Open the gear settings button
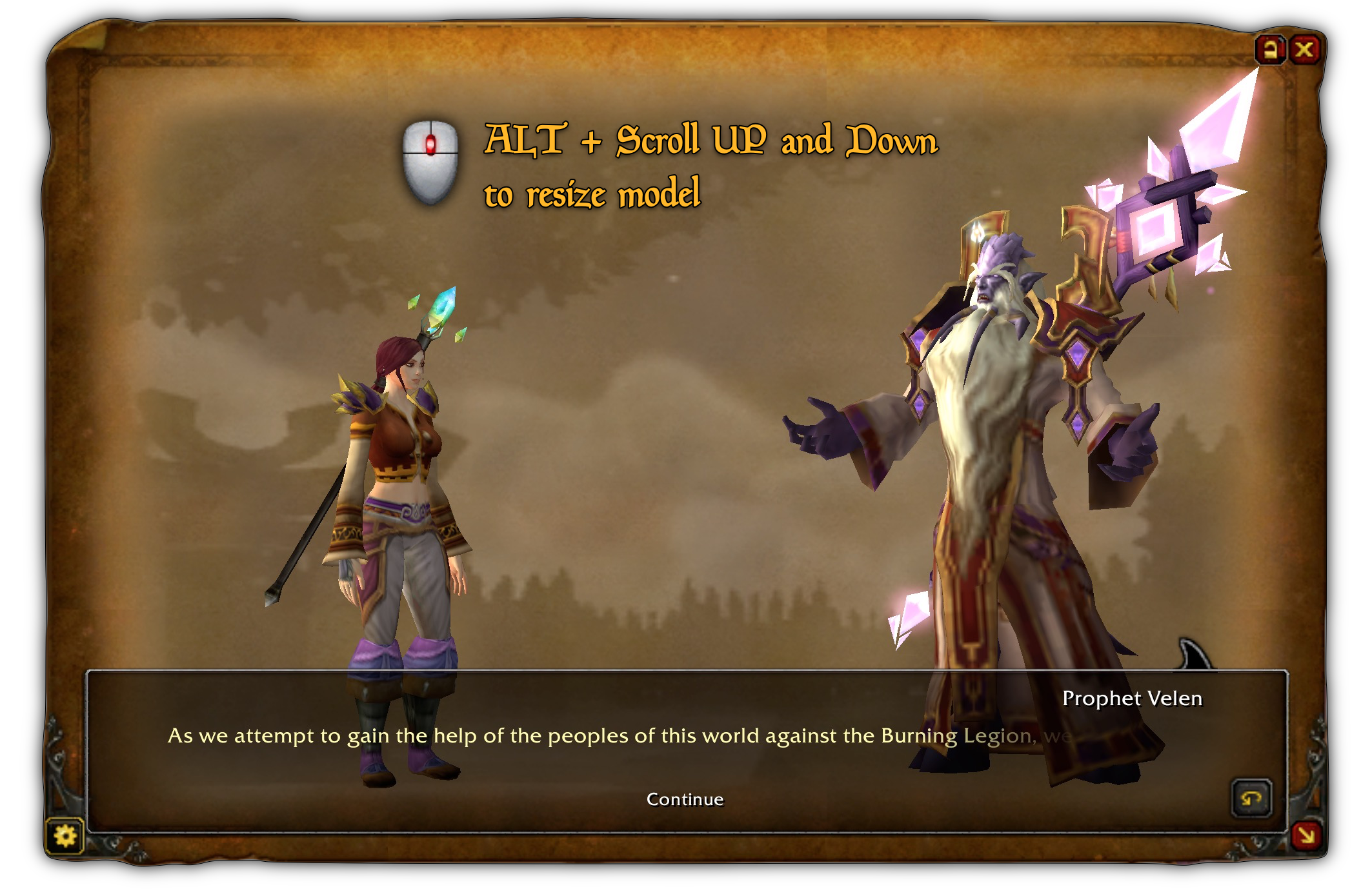Screen dimensions: 1361x896 tap(65, 836)
